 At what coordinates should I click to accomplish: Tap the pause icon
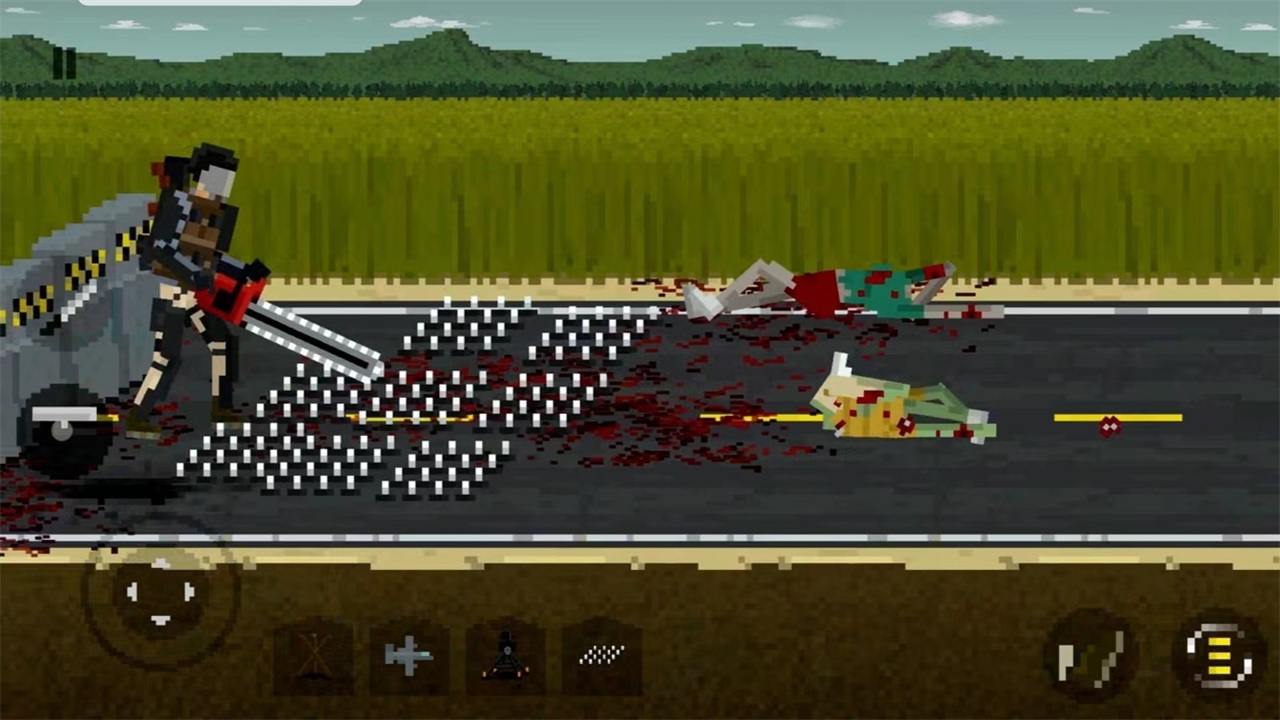tap(62, 63)
